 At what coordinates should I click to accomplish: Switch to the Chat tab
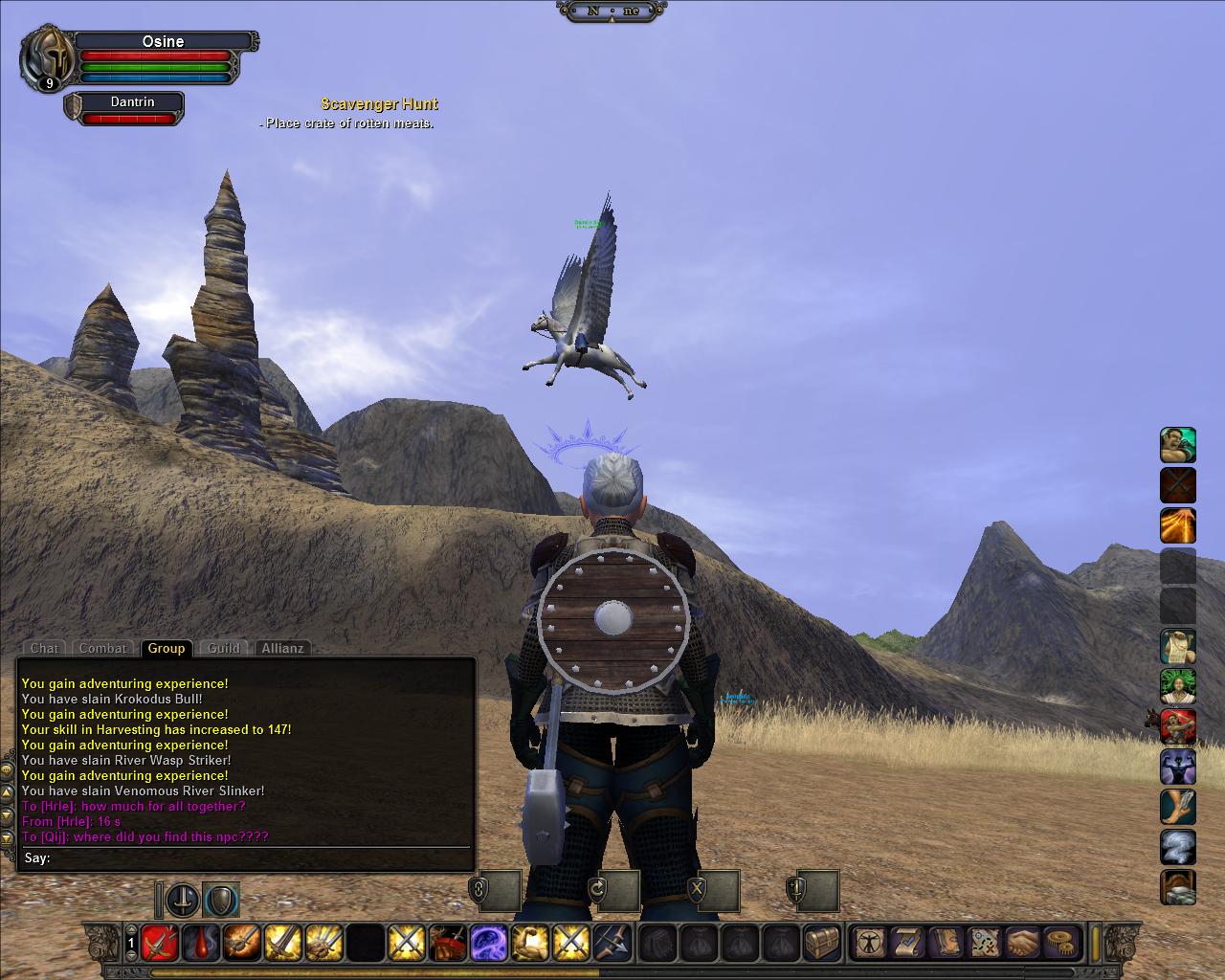point(44,648)
